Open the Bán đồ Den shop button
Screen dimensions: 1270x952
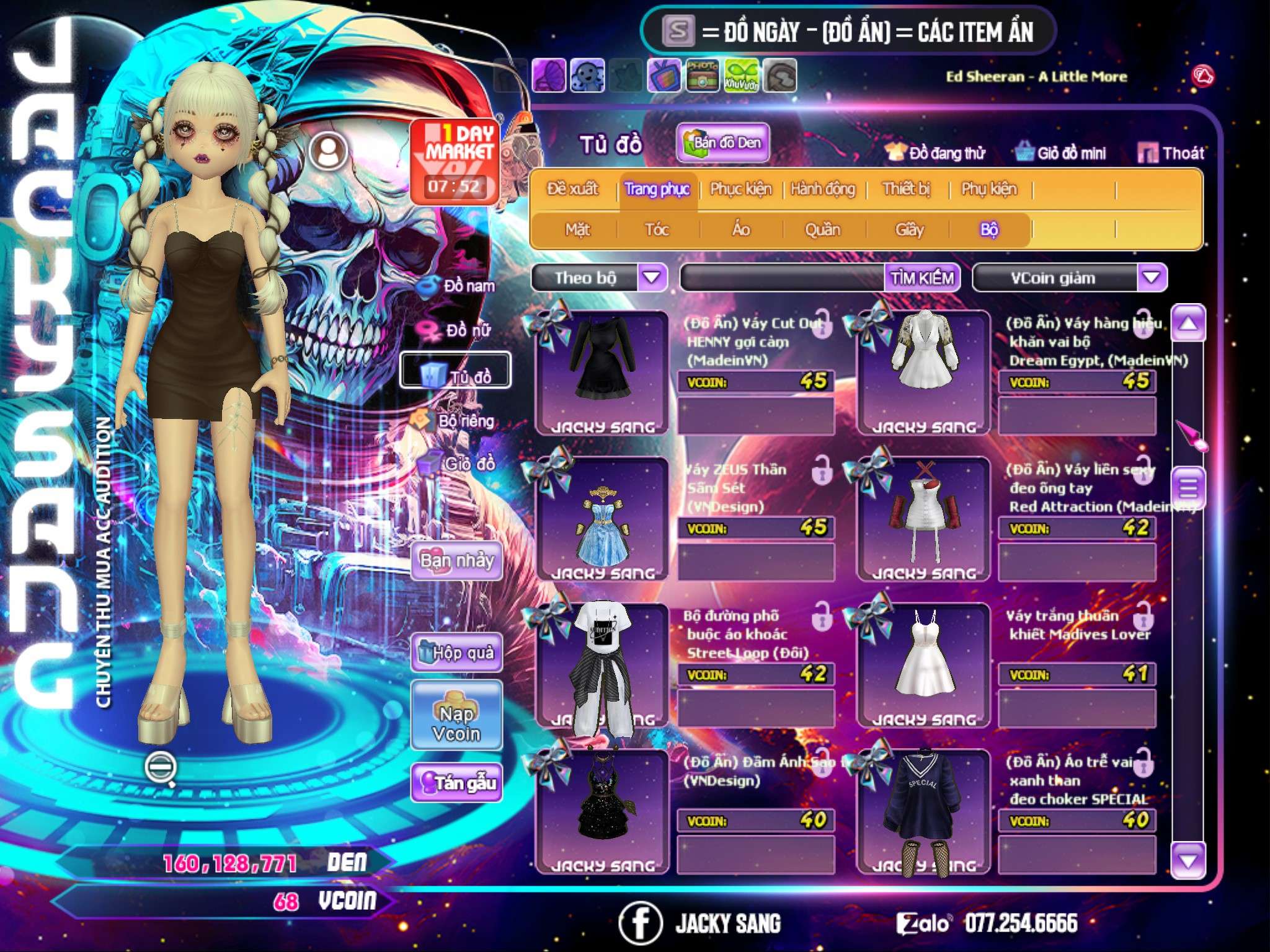tap(722, 143)
